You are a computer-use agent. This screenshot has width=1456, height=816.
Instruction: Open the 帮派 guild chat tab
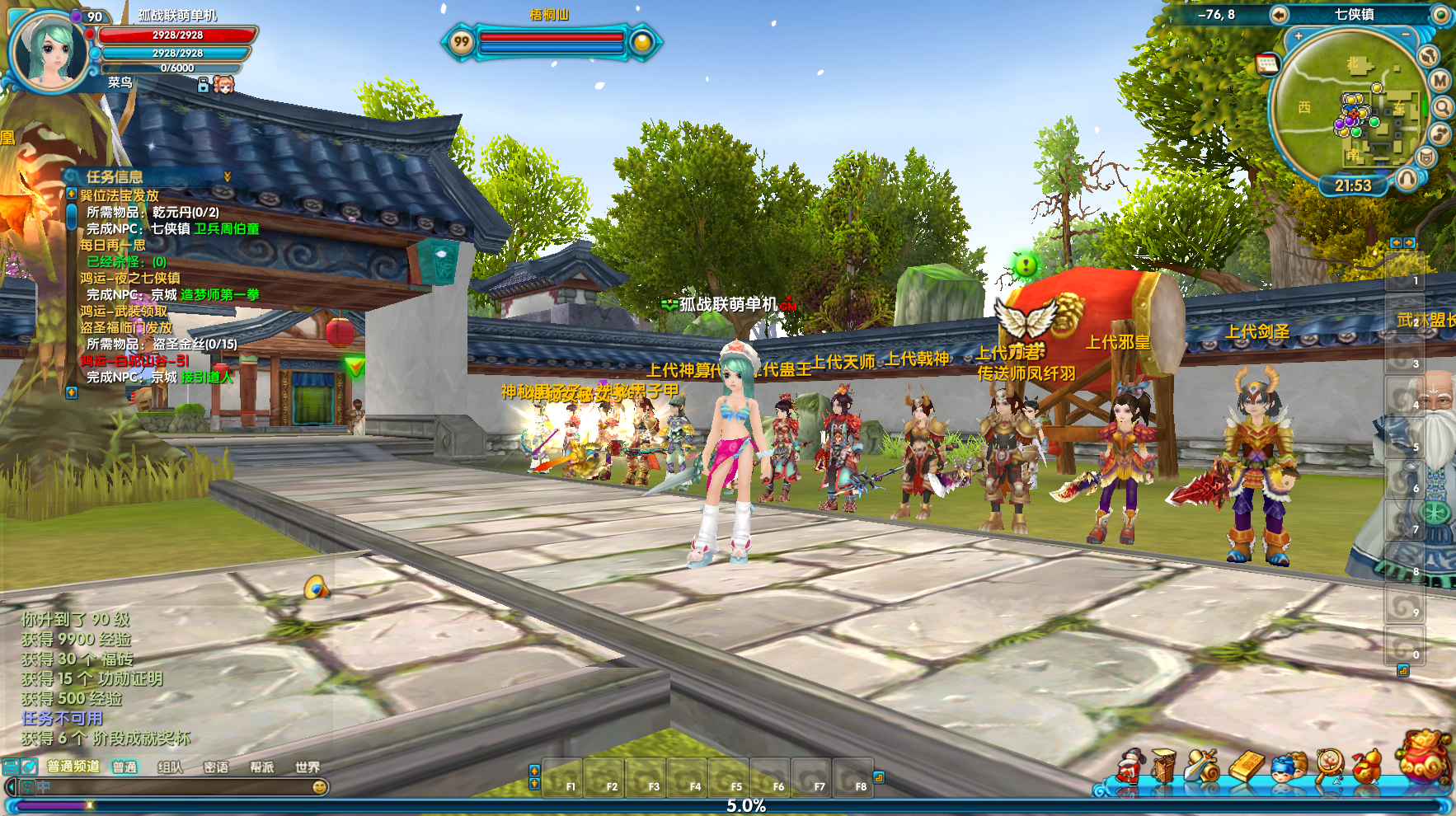click(262, 767)
